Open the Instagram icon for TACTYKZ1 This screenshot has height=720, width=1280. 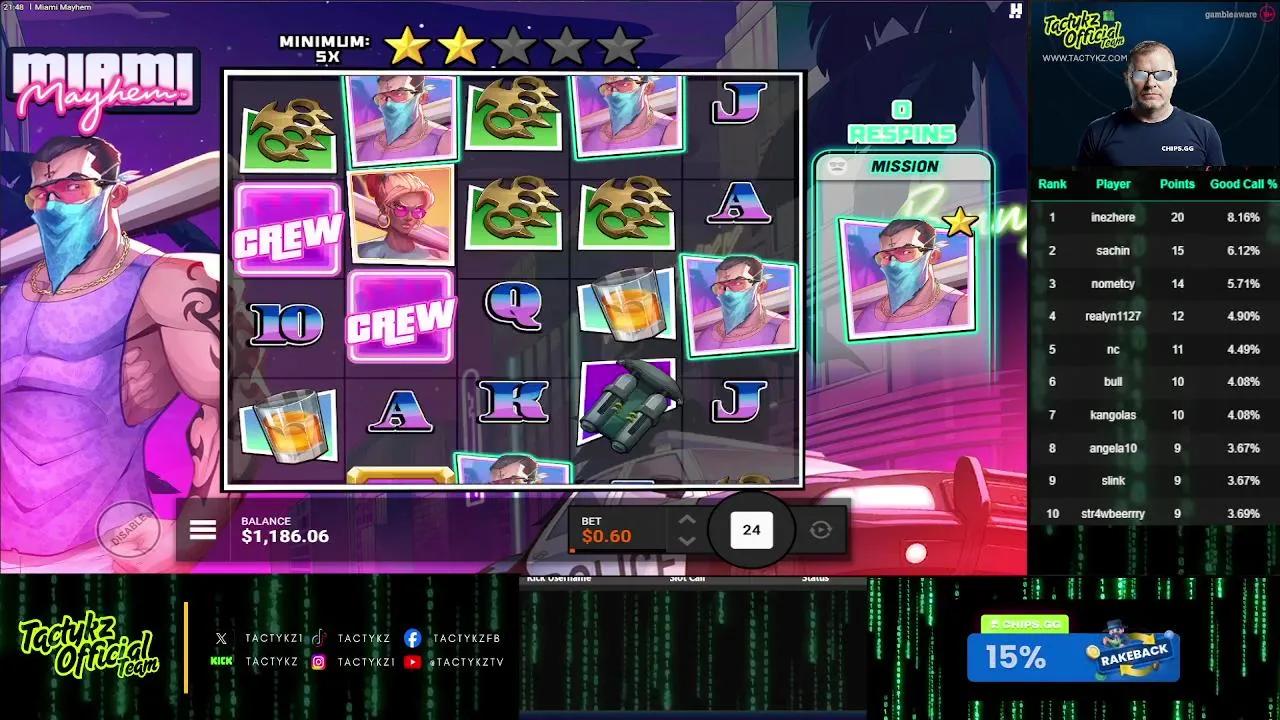[319, 661]
